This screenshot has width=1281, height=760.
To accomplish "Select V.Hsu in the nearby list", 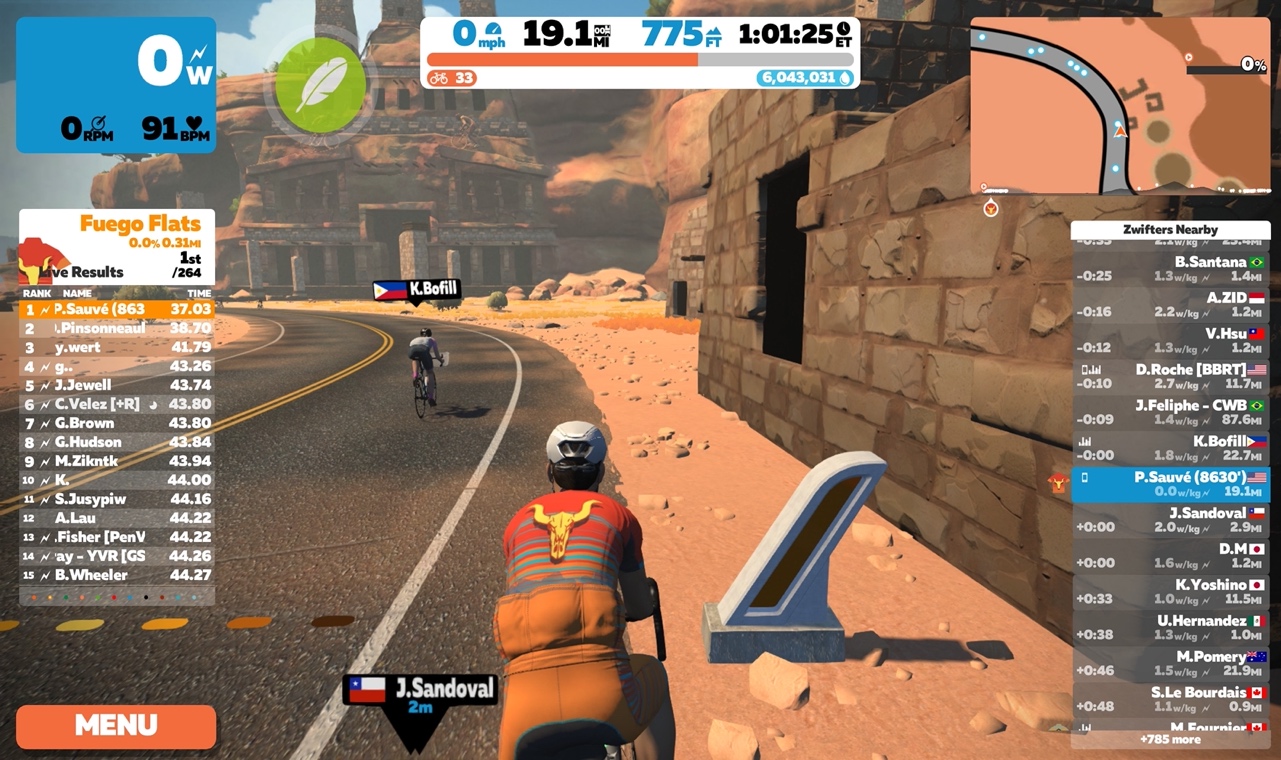I will pyautogui.click(x=1170, y=340).
